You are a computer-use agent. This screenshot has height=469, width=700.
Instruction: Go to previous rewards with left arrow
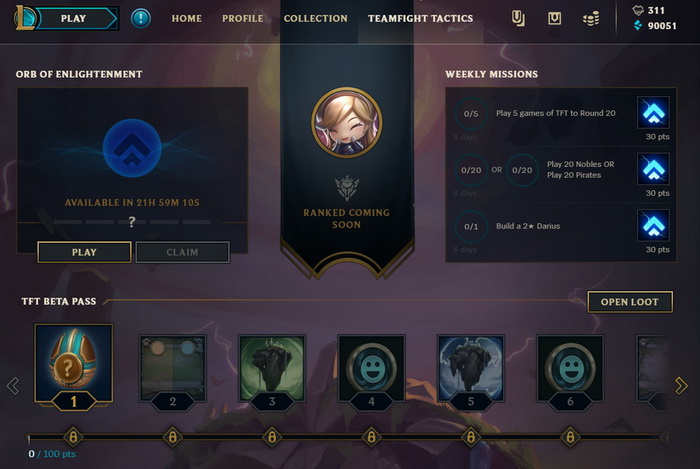pyautogui.click(x=13, y=386)
